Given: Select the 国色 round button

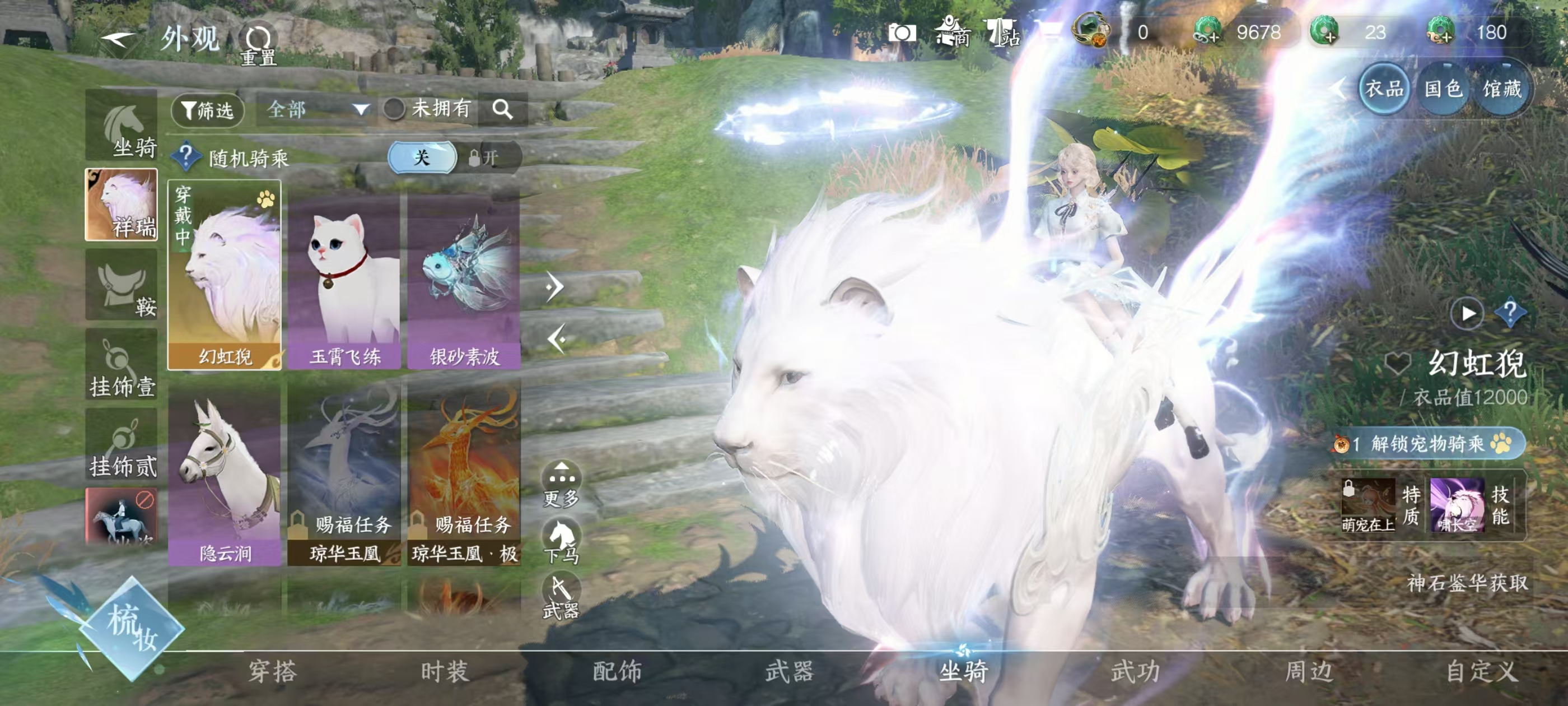Looking at the screenshot, I should pos(1443,90).
